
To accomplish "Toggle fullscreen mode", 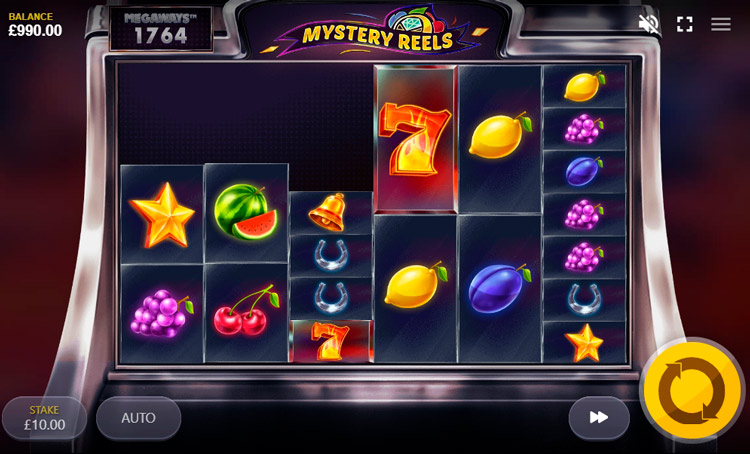I will point(685,24).
